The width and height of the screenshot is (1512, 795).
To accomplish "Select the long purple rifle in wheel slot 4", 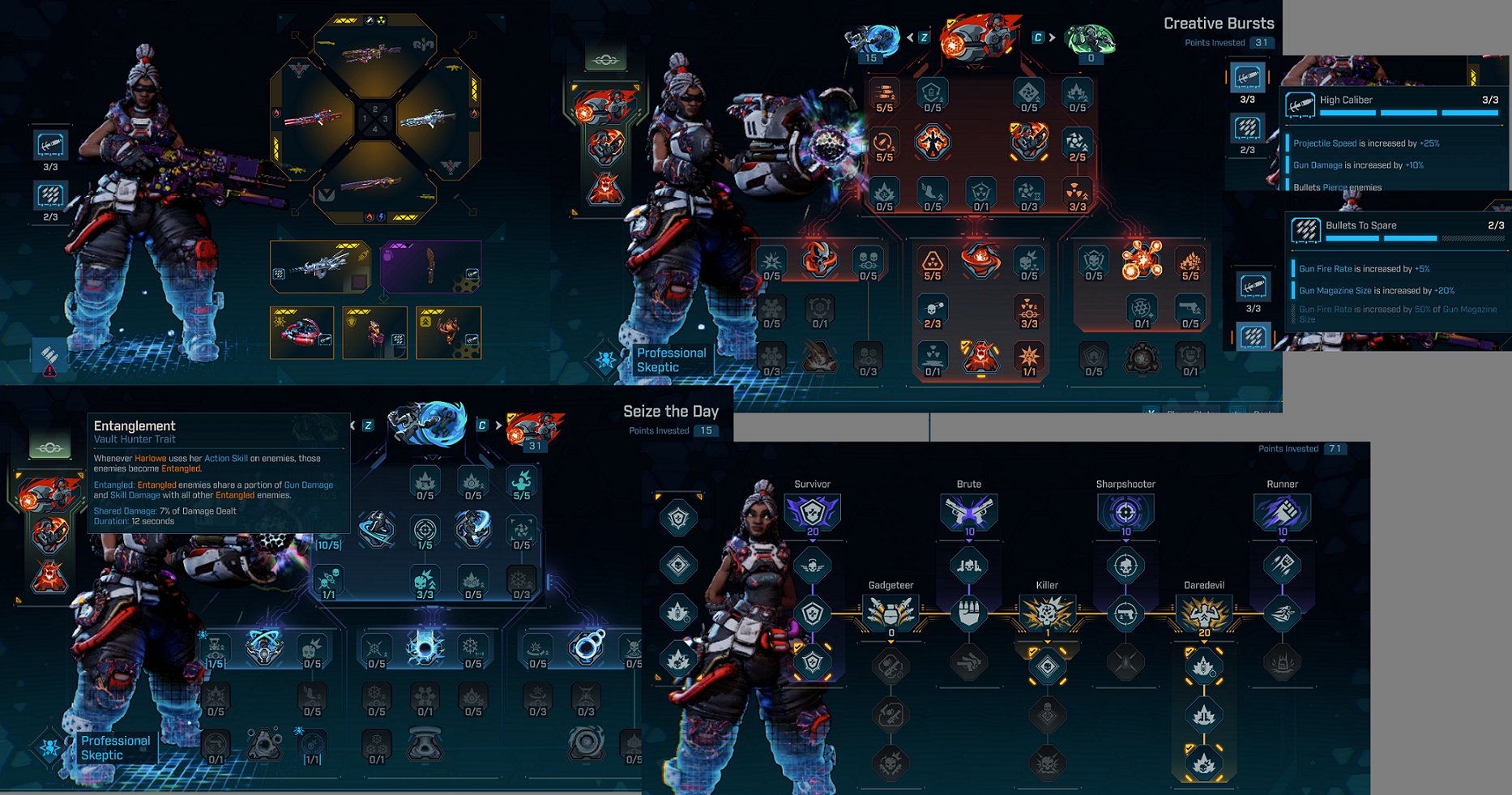I will click(374, 184).
